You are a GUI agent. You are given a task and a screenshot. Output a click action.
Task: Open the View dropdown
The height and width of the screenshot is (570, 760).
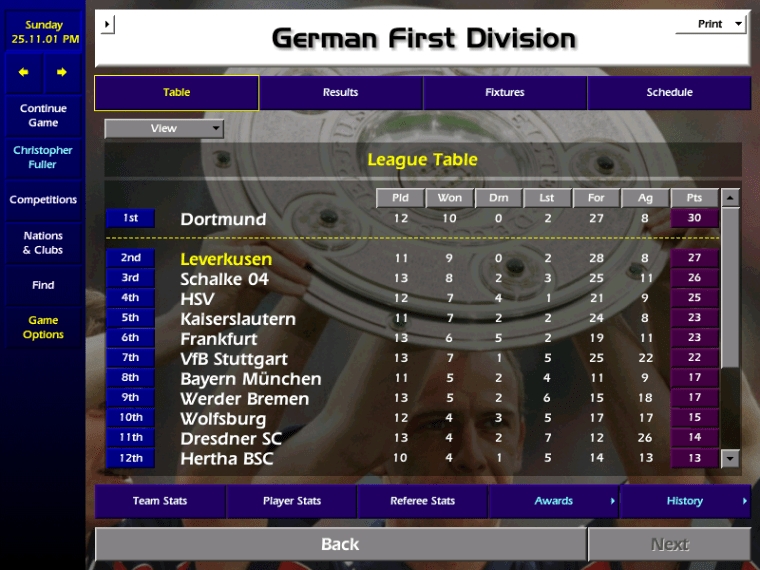pos(164,129)
